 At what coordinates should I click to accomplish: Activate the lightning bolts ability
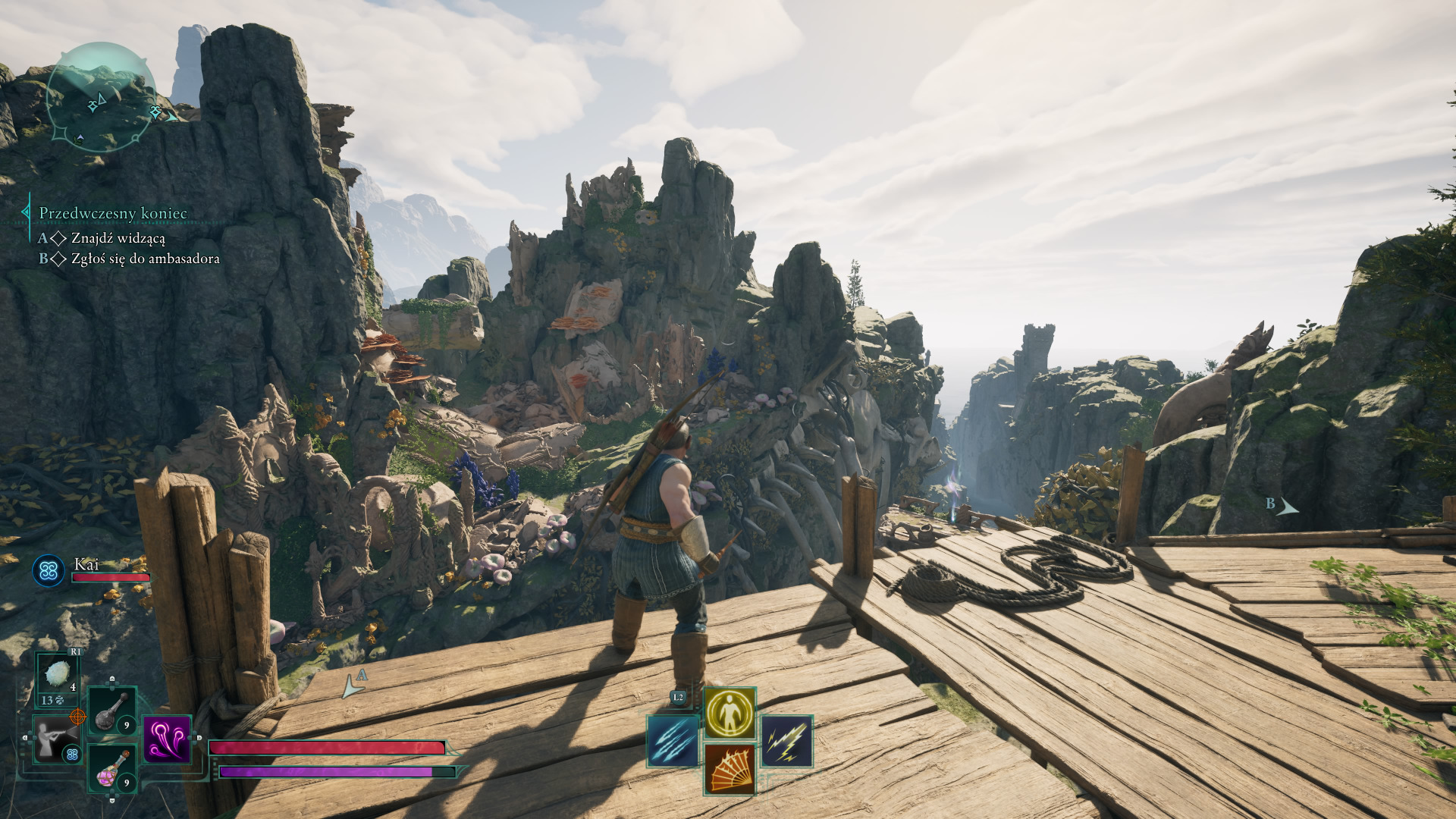point(786,741)
